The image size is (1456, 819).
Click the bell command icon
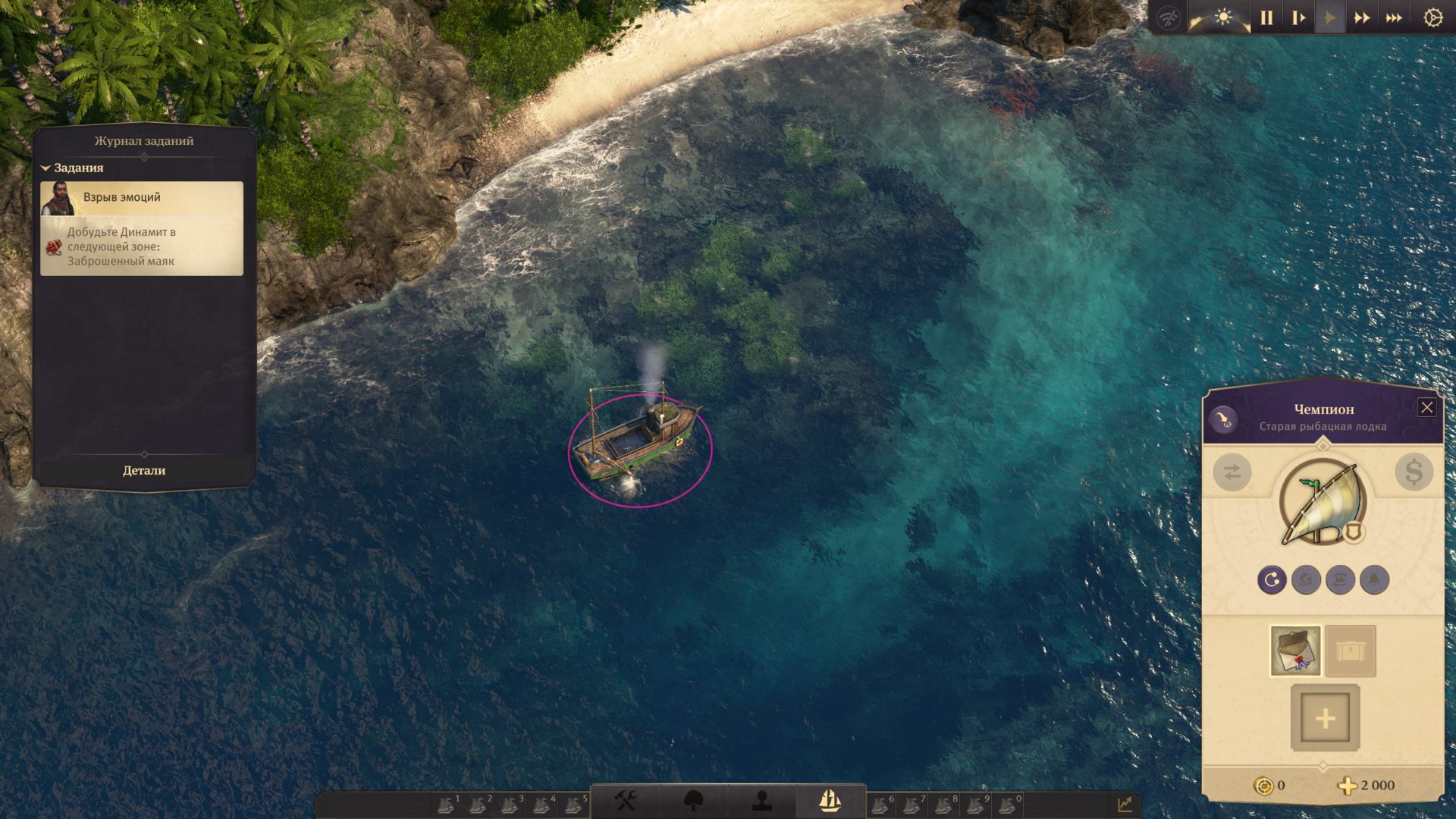click(1374, 580)
